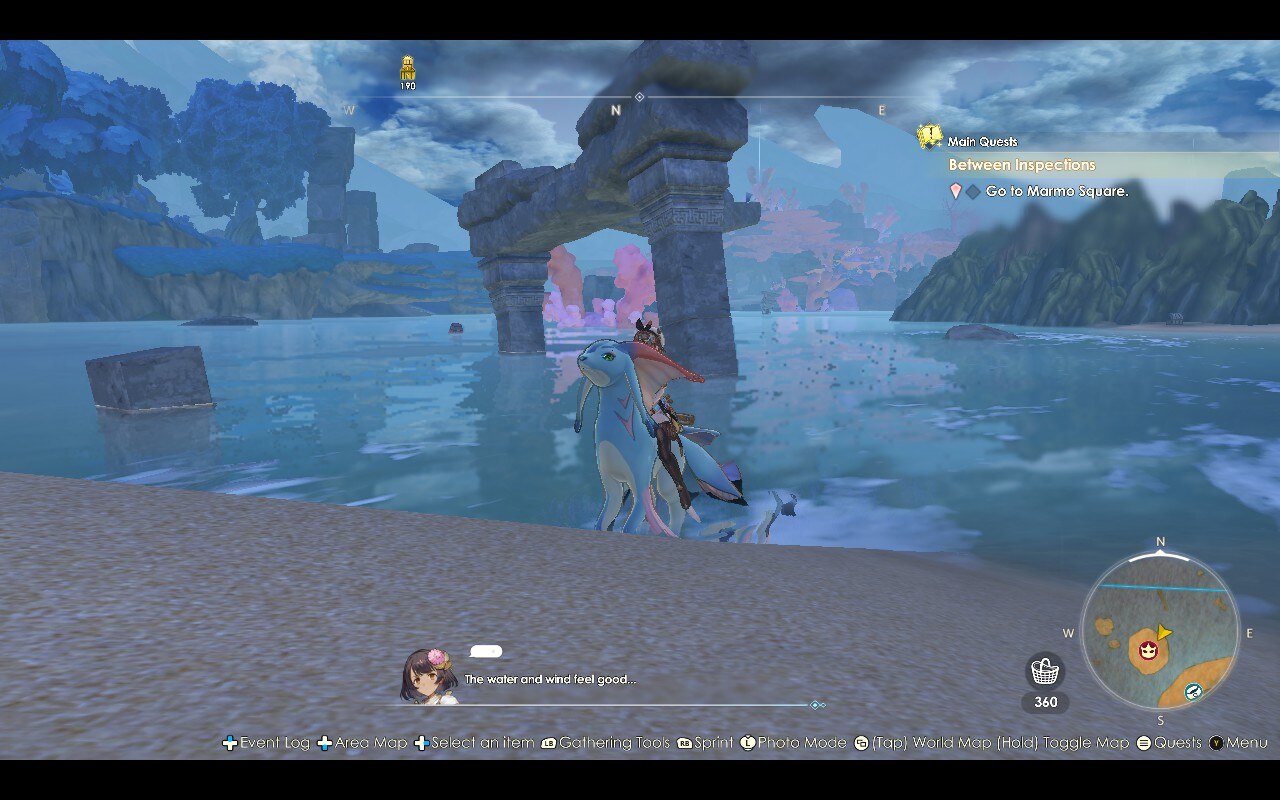Click the red boss icon on minimap
Viewport: 1280px width, 800px height.
point(1150,650)
